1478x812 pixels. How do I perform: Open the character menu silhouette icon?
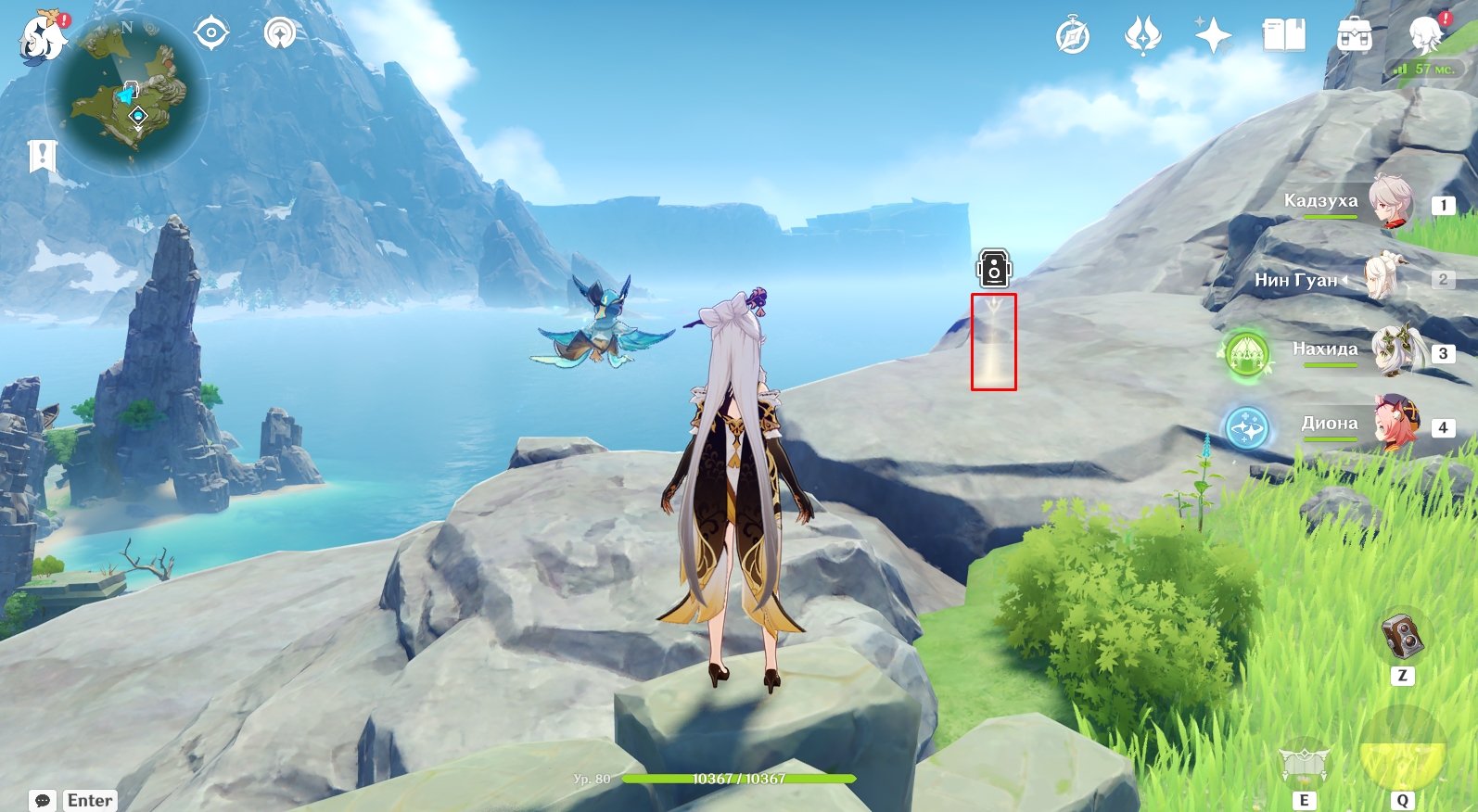coord(1425,36)
